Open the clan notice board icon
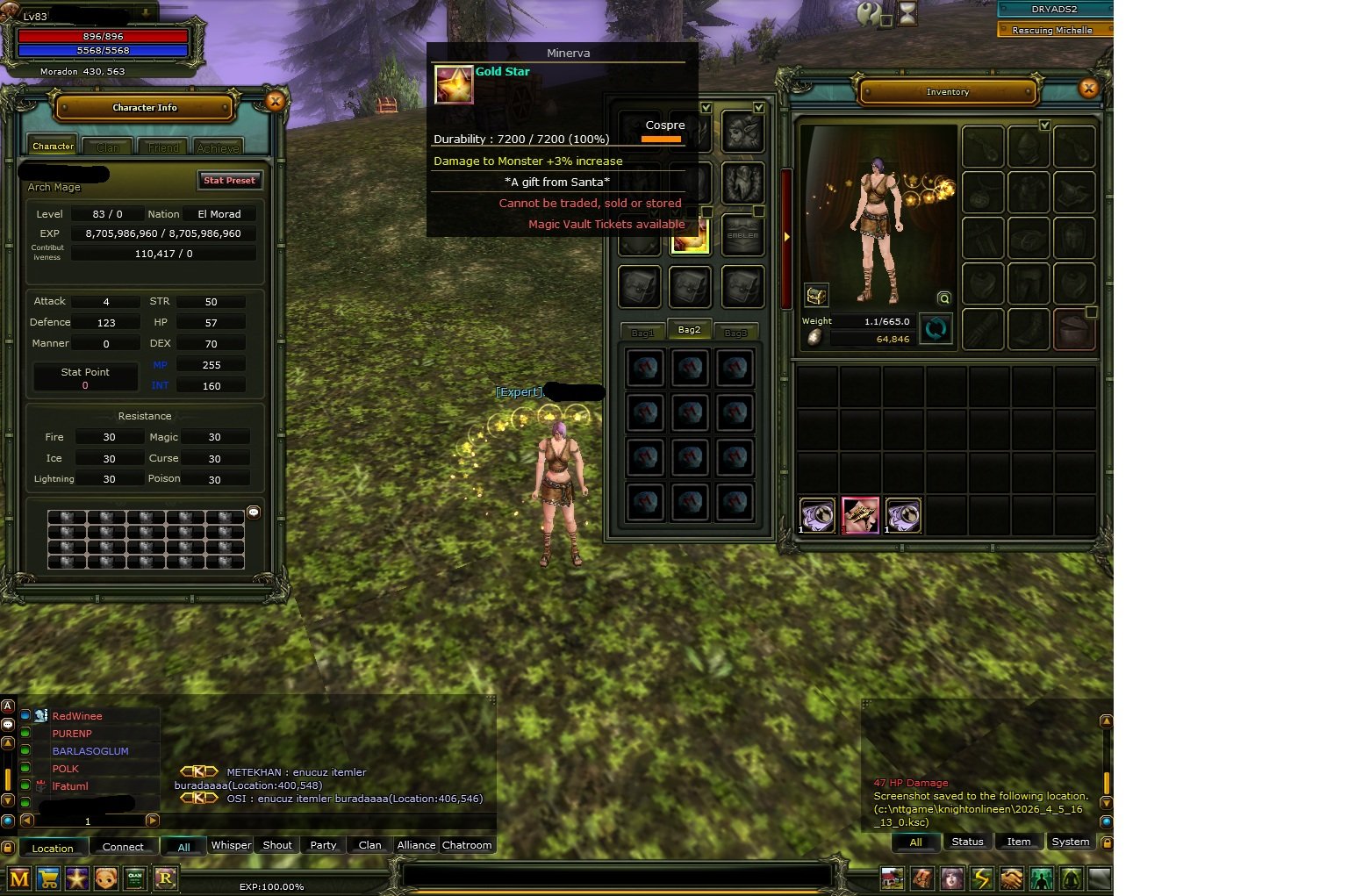Screen dimensions: 1348x896 tap(134, 878)
